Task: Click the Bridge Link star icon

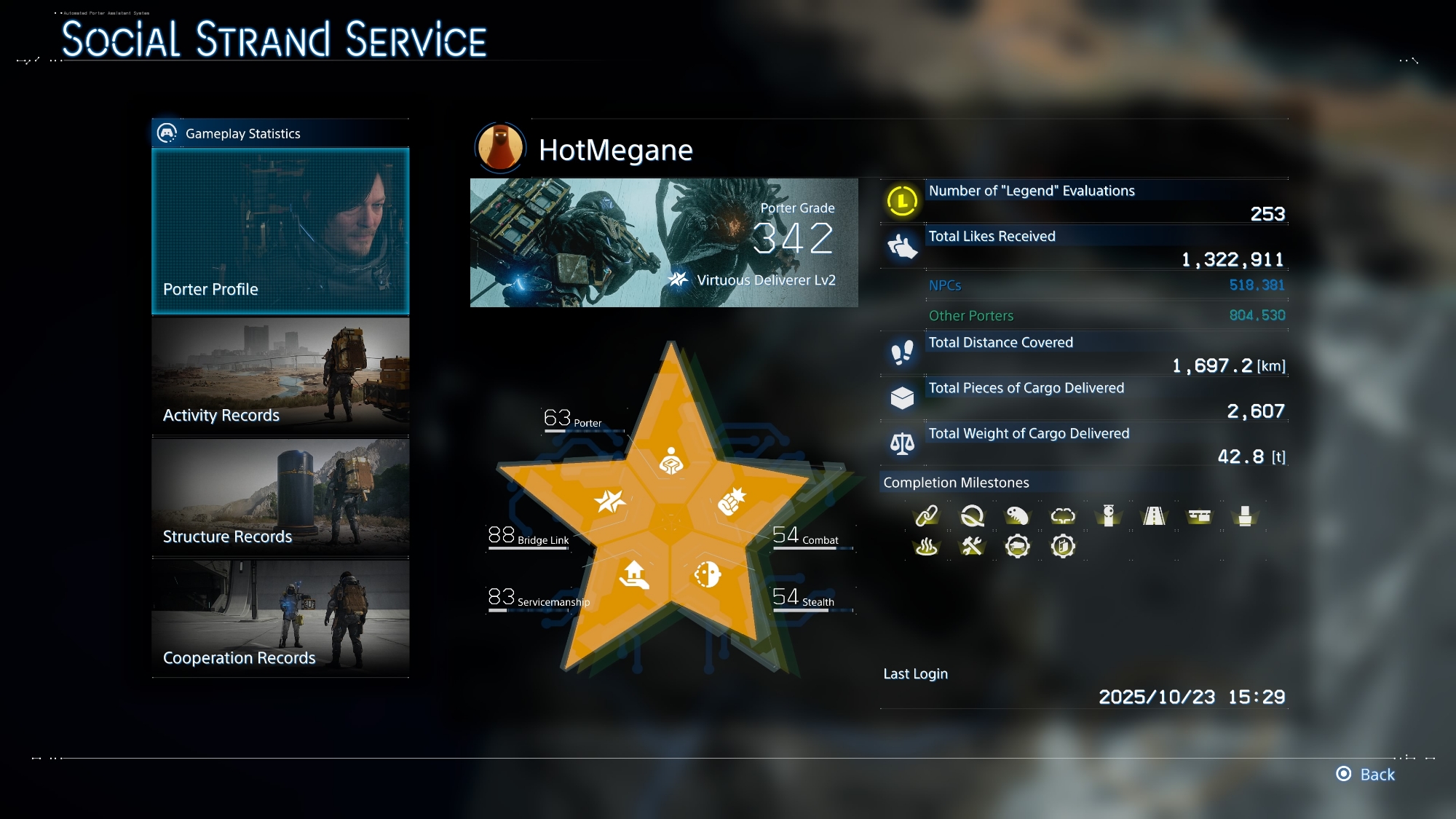Action: tap(609, 501)
